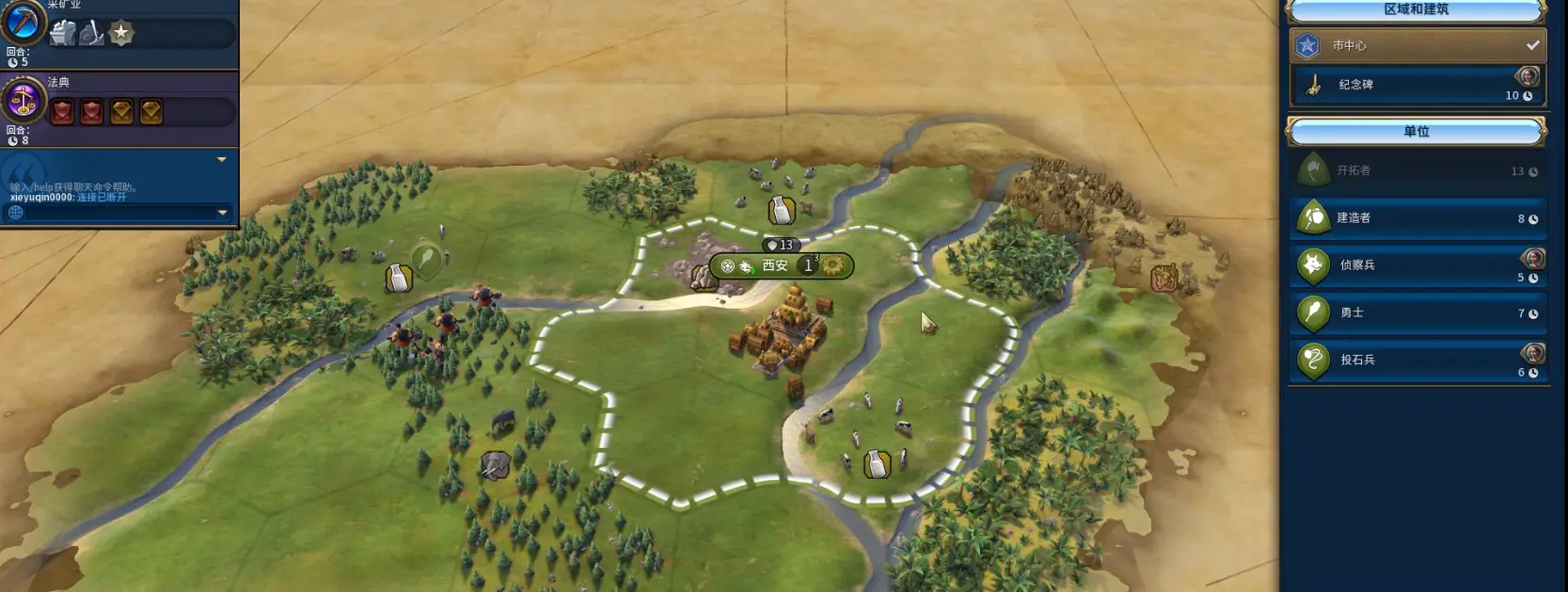Collapse the 区域和建筑 section header
This screenshot has height=592, width=1568.
pyautogui.click(x=1416, y=10)
